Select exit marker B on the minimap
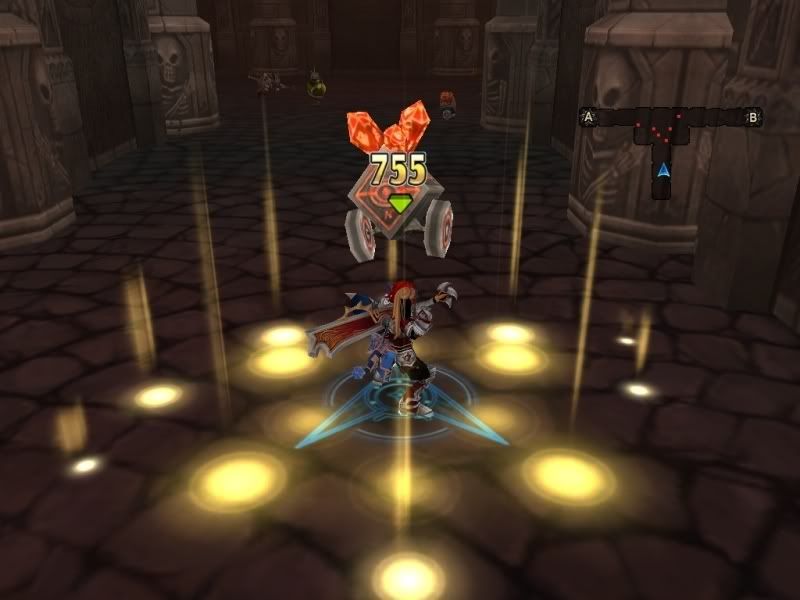800x600 pixels. point(753,117)
